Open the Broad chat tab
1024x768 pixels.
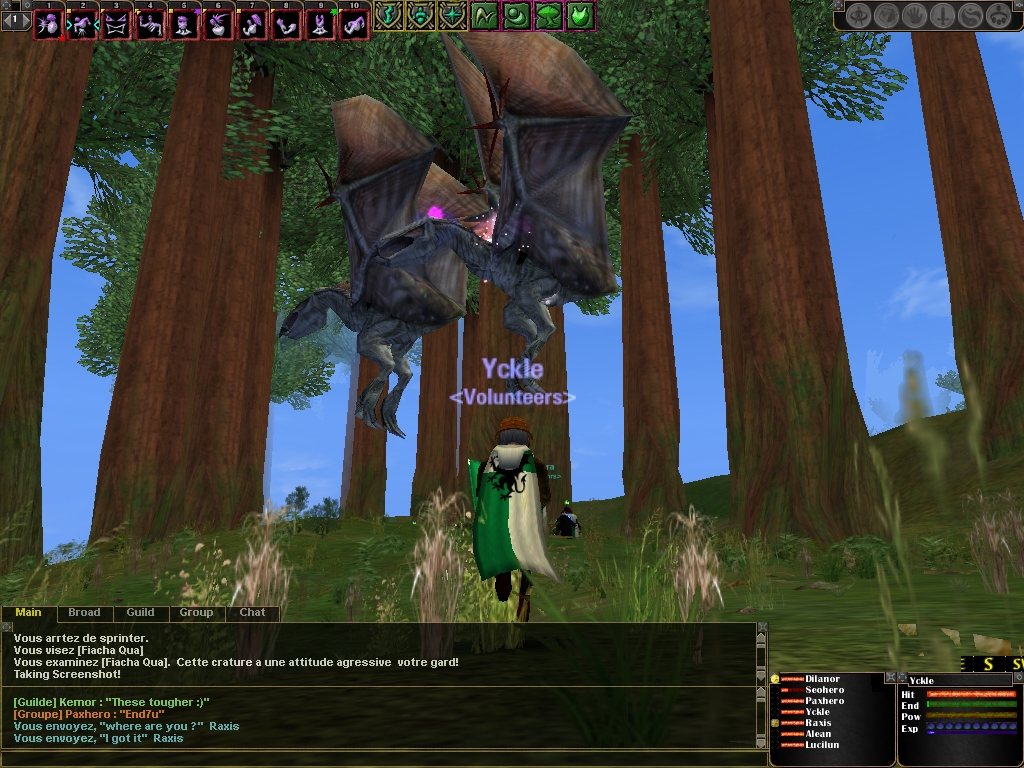(x=84, y=612)
